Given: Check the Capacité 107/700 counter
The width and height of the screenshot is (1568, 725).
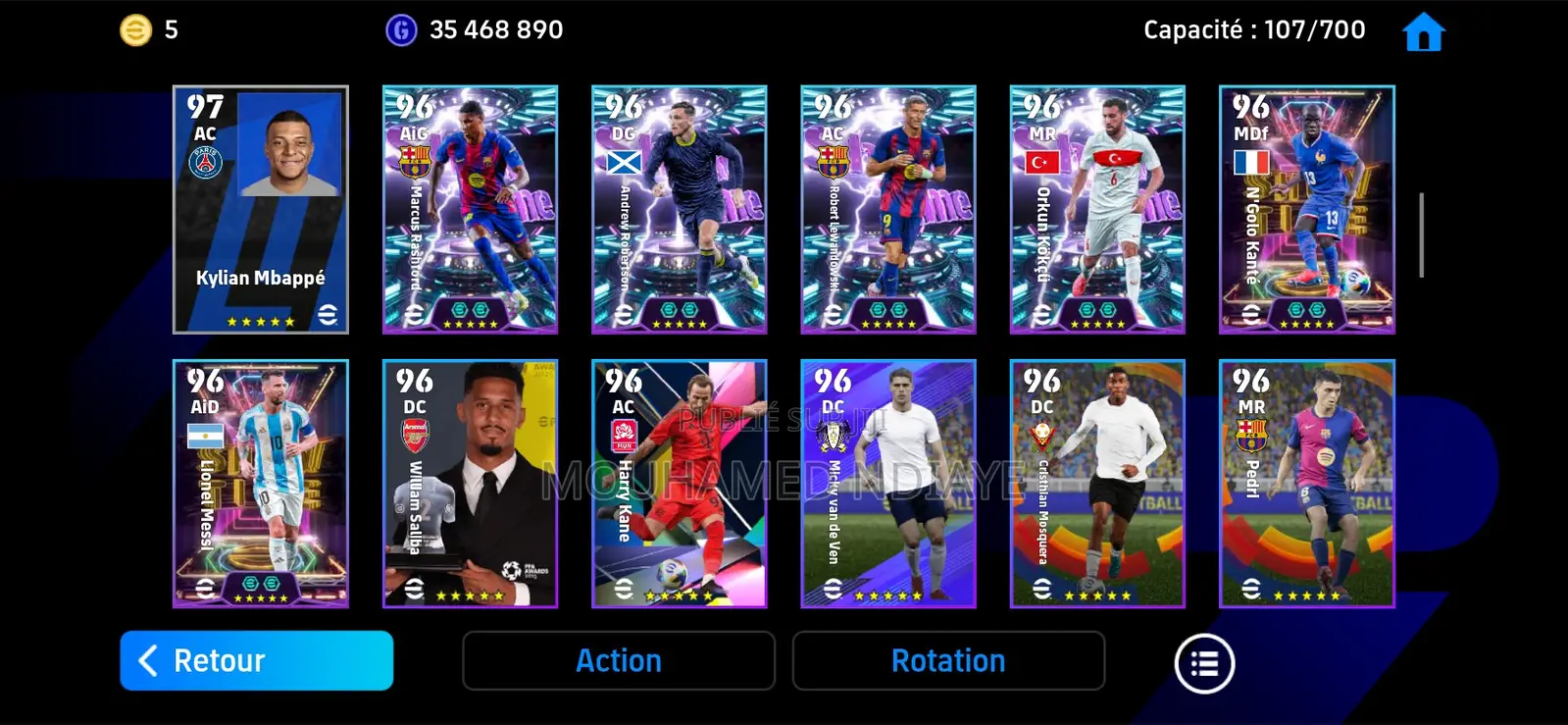Looking at the screenshot, I should [x=1252, y=30].
